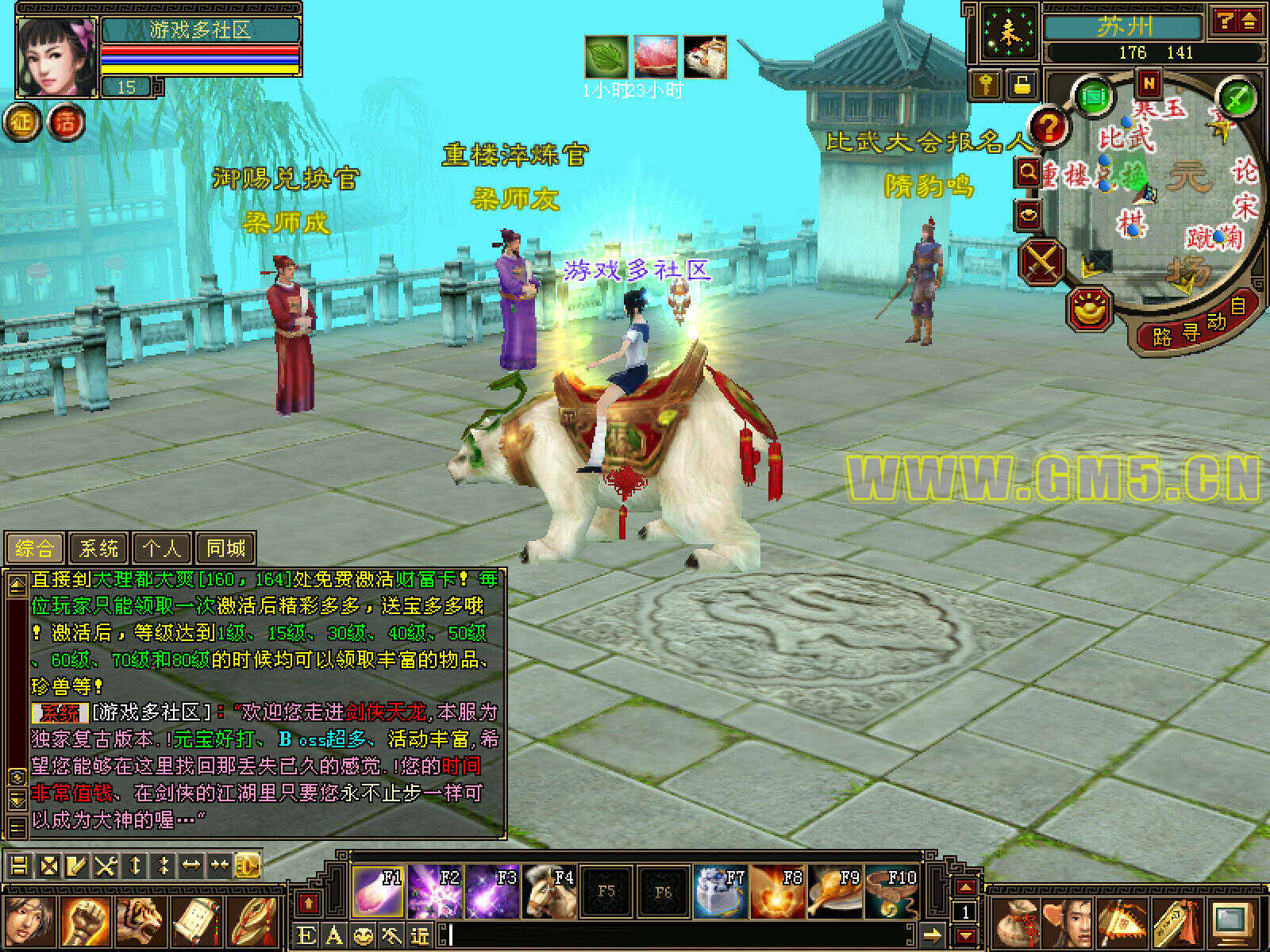Image resolution: width=1270 pixels, height=952 pixels.
Task: Use the F4 horse mount skill
Action: pos(549,892)
